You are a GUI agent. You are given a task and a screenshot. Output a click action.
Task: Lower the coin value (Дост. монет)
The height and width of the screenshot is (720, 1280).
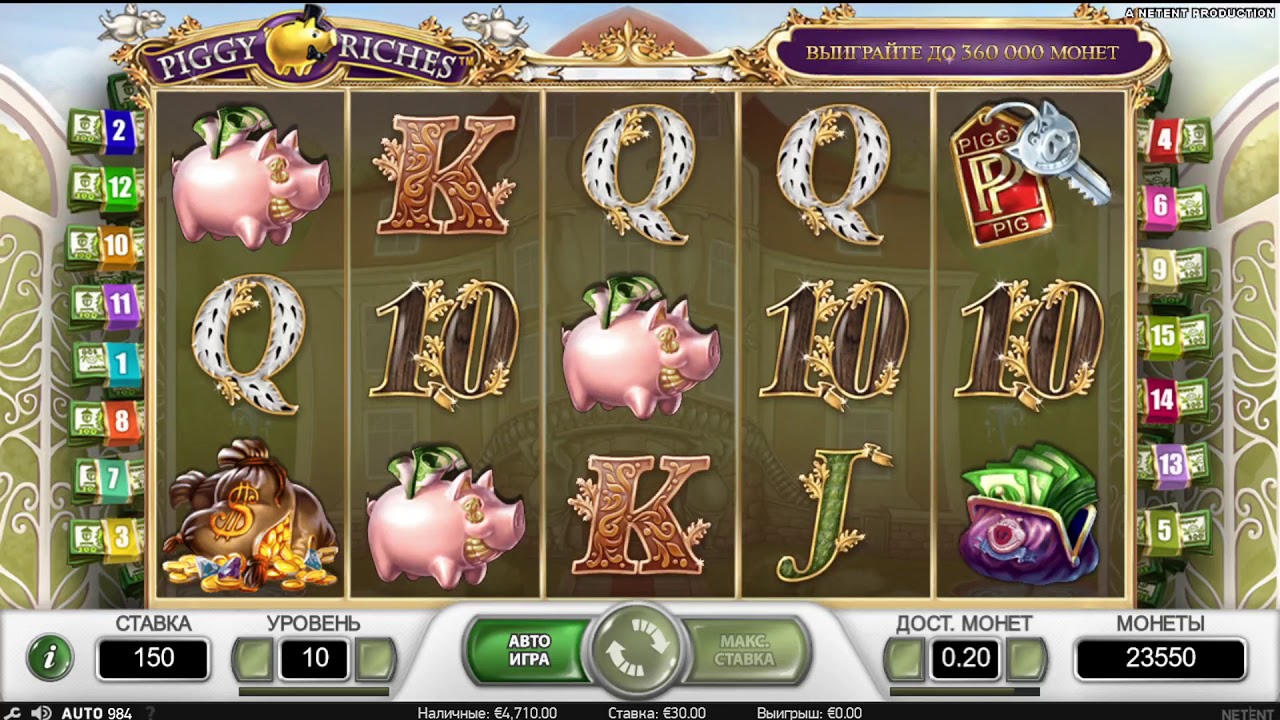(905, 659)
